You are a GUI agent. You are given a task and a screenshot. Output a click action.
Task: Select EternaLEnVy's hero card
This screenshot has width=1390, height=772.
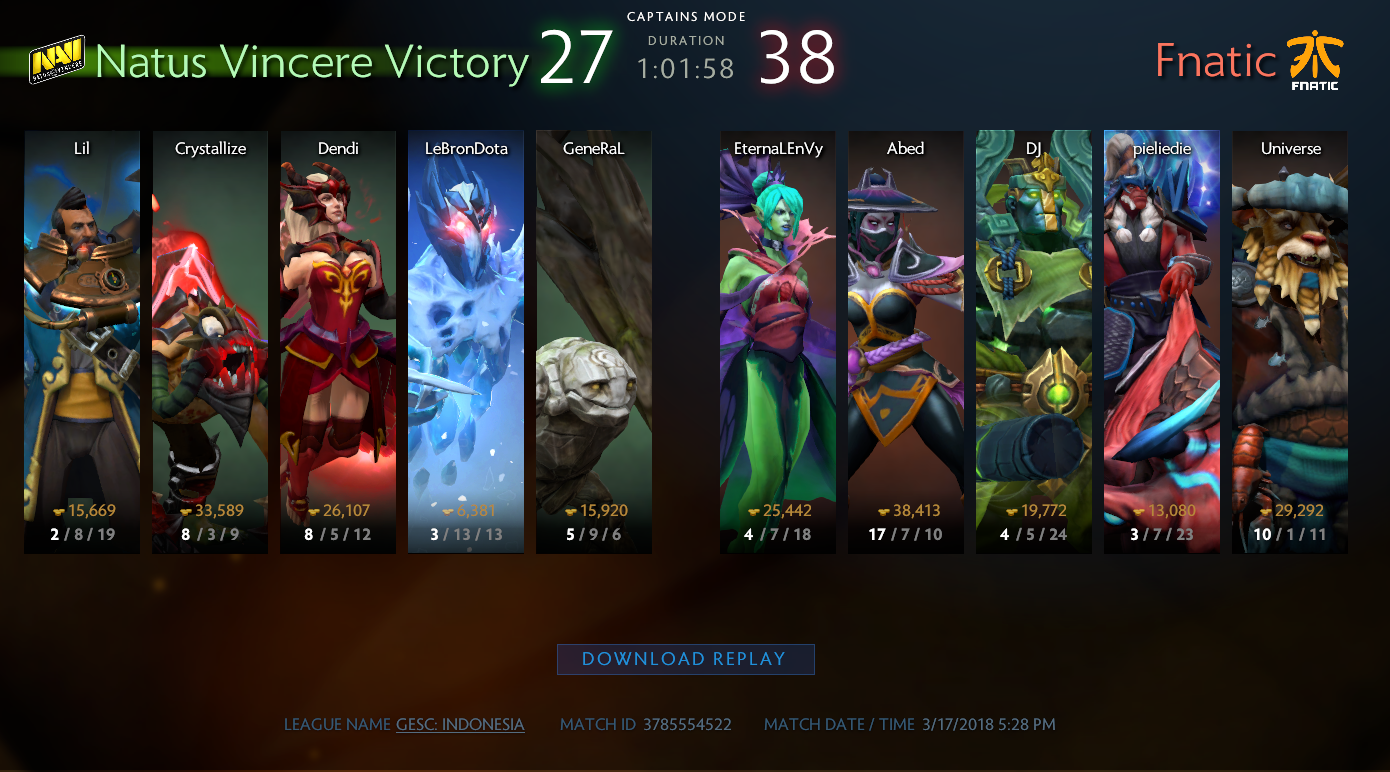tap(778, 341)
